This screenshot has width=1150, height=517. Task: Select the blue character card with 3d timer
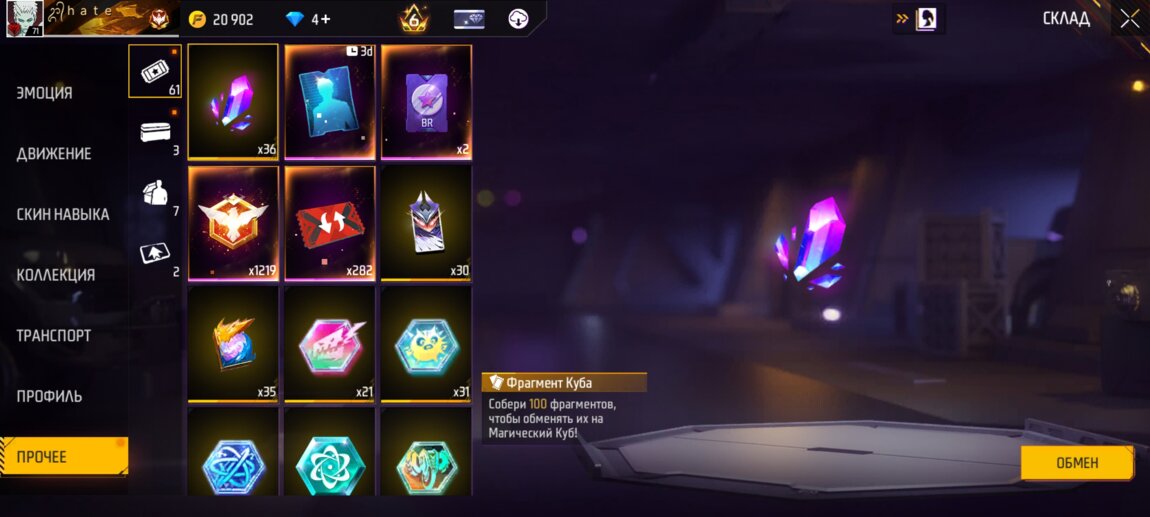[x=329, y=101]
